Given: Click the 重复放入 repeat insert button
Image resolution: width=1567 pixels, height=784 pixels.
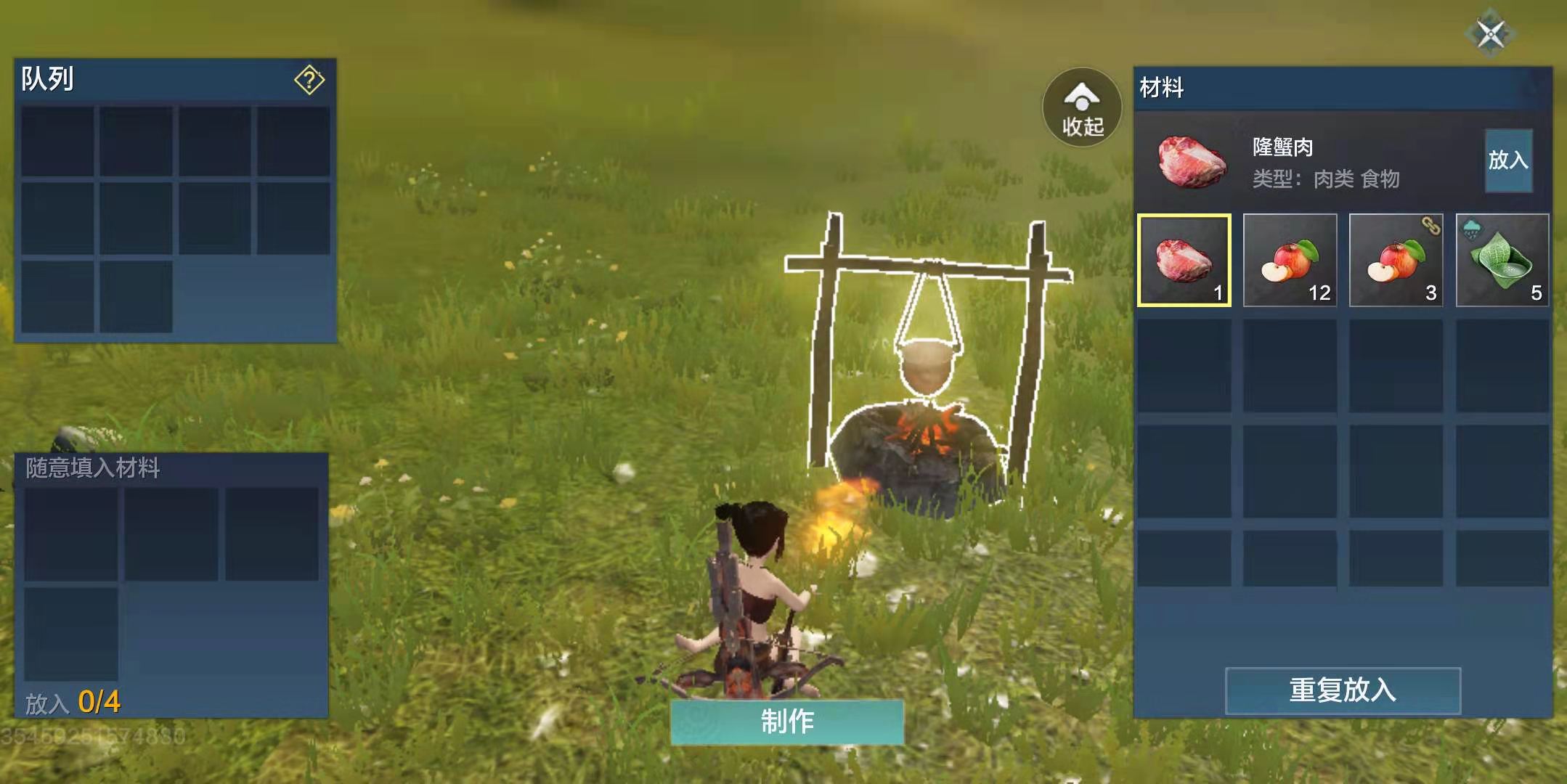Looking at the screenshot, I should tap(1343, 690).
